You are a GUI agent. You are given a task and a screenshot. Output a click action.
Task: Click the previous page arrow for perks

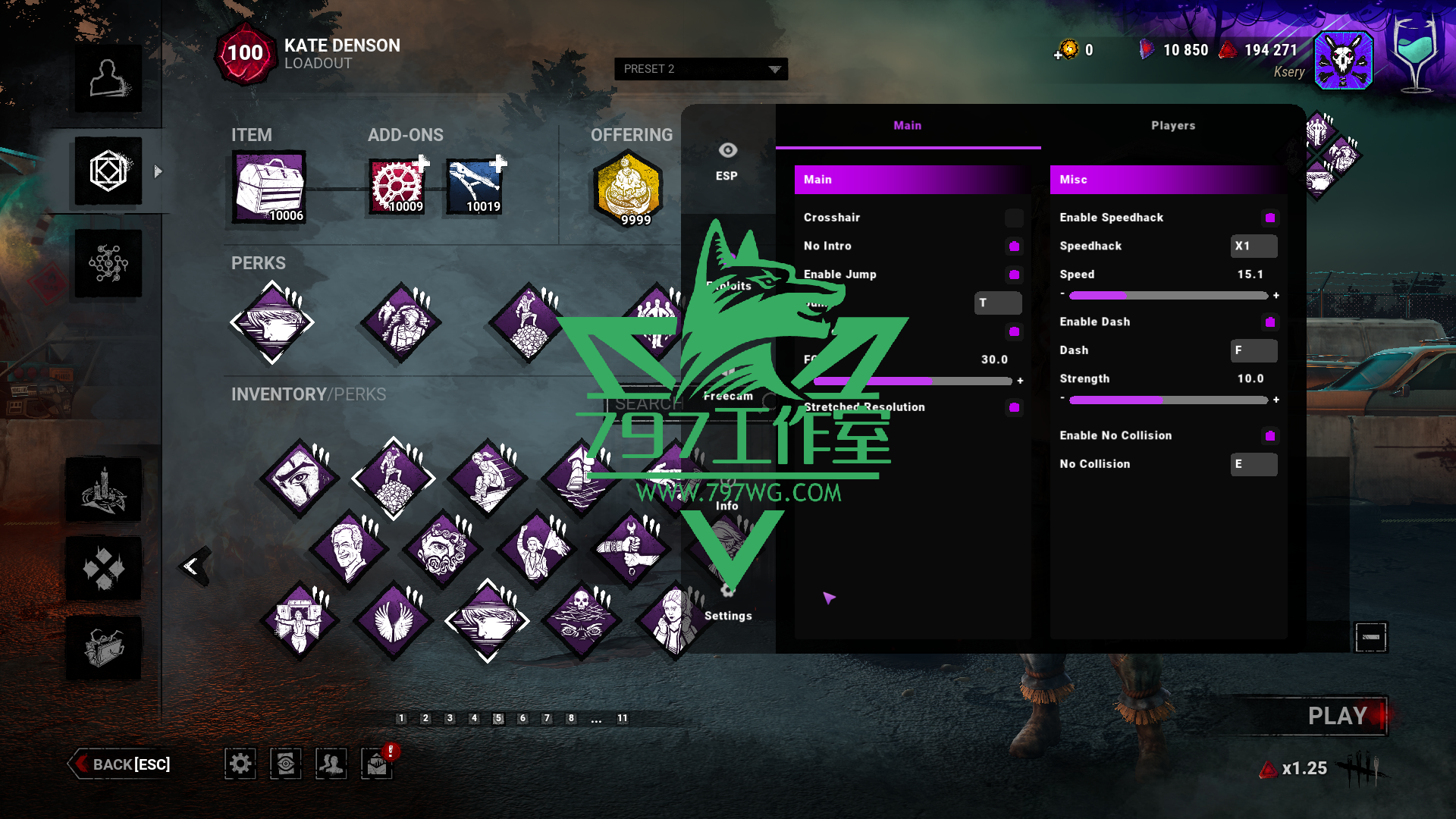coord(193,566)
